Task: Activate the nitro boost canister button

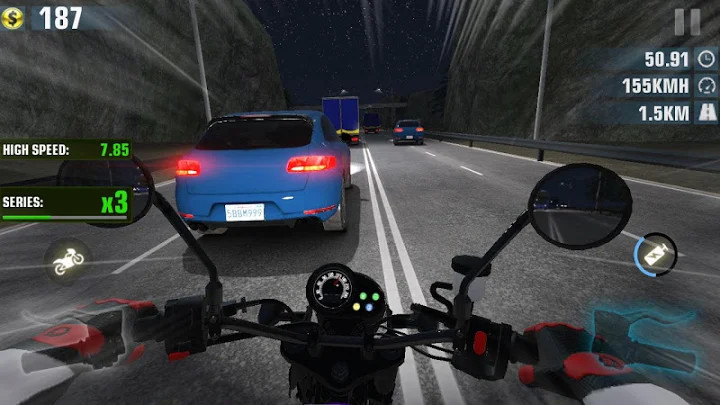Action: coord(655,253)
